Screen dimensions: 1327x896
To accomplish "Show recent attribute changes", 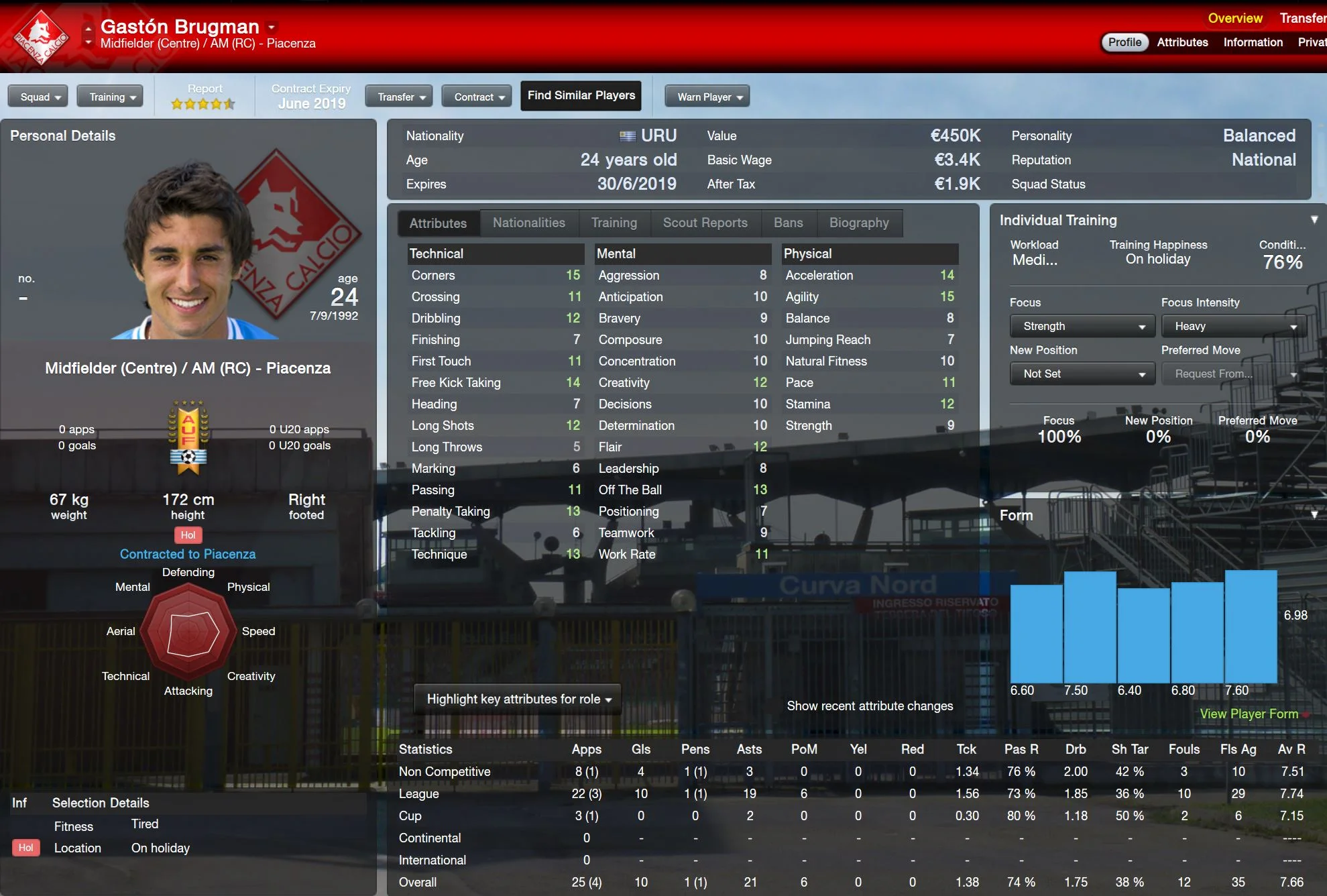I will (x=869, y=706).
